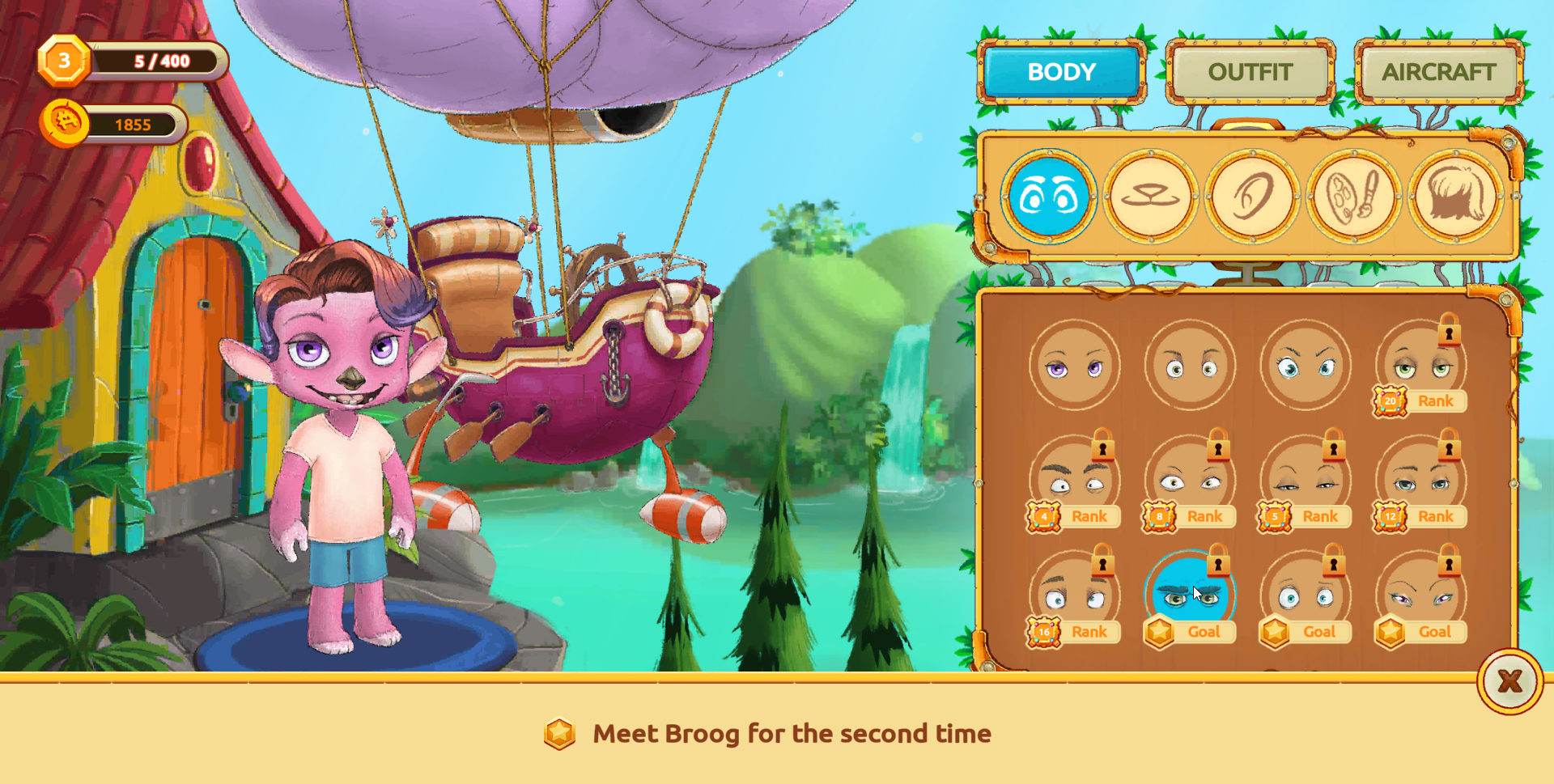
Task: Open the ear category icon
Action: pyautogui.click(x=1252, y=196)
